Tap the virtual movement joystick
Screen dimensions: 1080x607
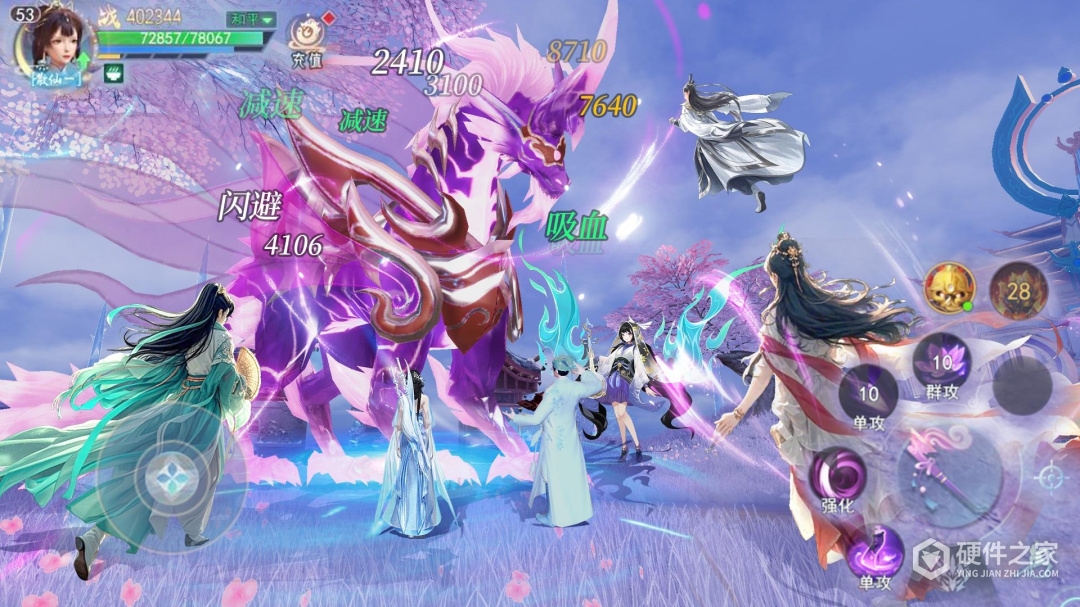[x=164, y=478]
